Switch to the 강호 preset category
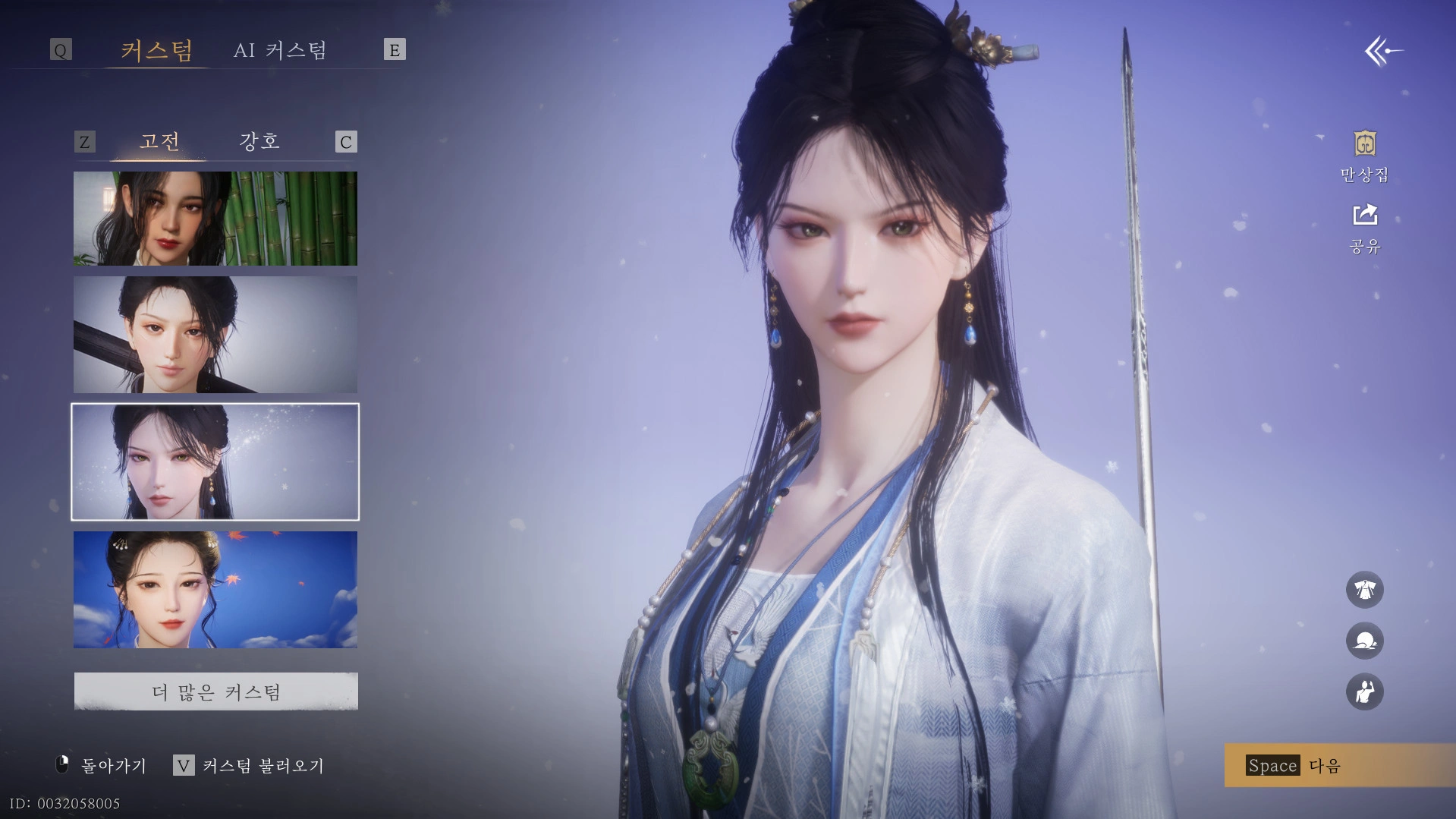Viewport: 1456px width, 819px height. click(x=259, y=141)
